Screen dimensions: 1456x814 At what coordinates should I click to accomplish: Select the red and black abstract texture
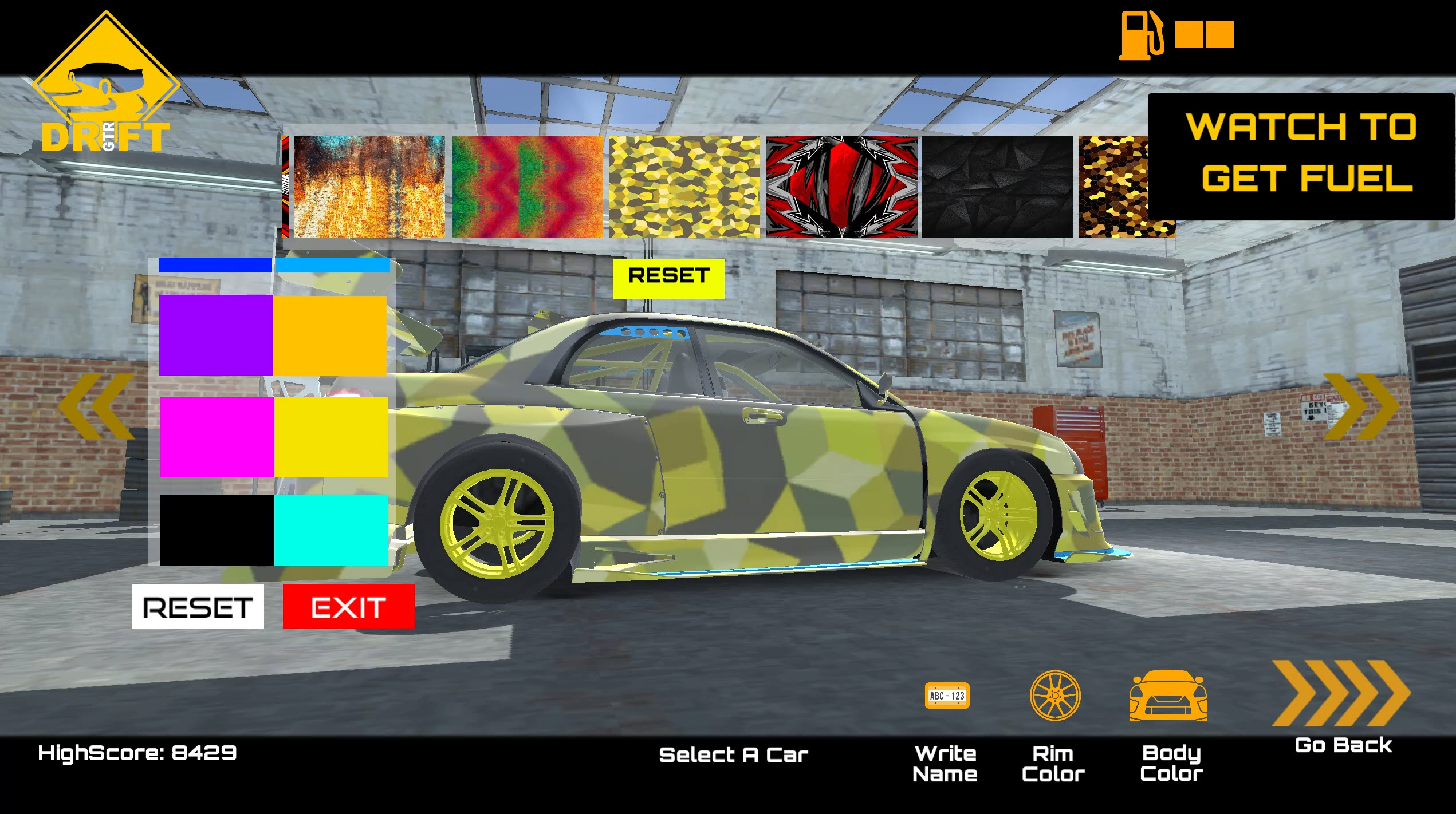point(842,187)
